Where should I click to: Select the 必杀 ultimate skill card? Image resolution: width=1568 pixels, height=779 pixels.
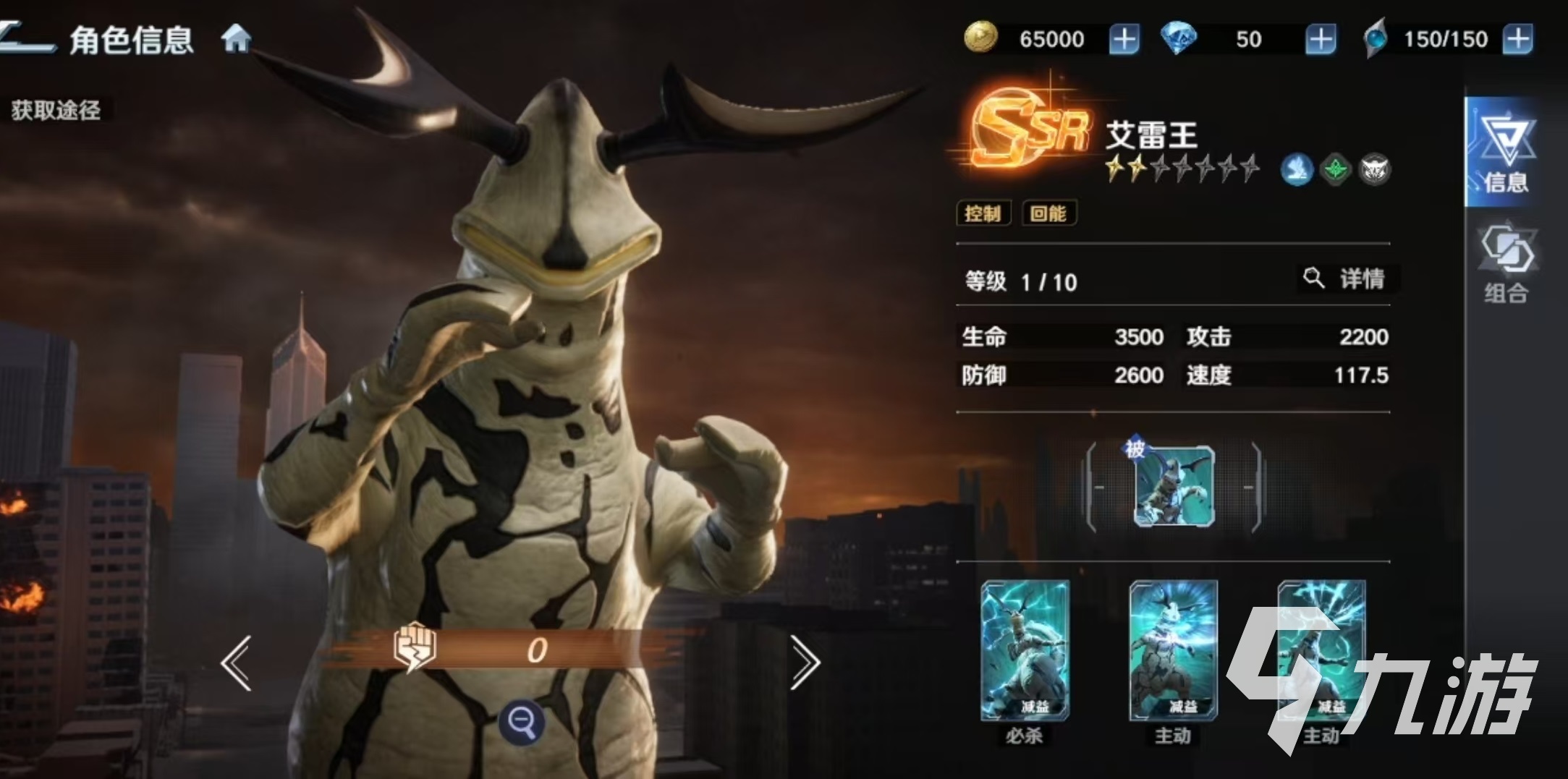[1025, 651]
